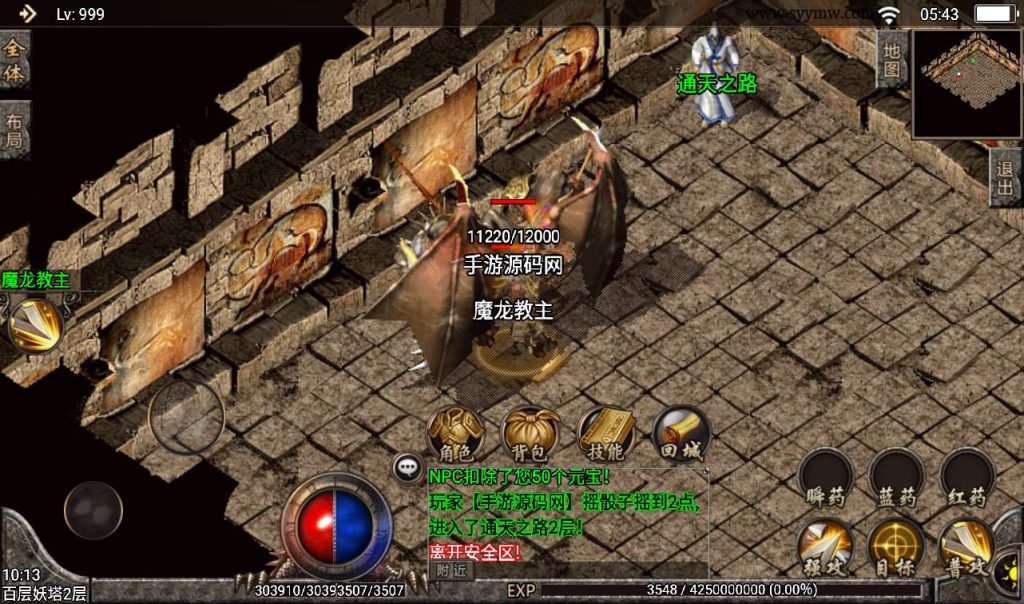The width and height of the screenshot is (1024, 604).
Task: Tap the 全体 button
Action: click(15, 61)
